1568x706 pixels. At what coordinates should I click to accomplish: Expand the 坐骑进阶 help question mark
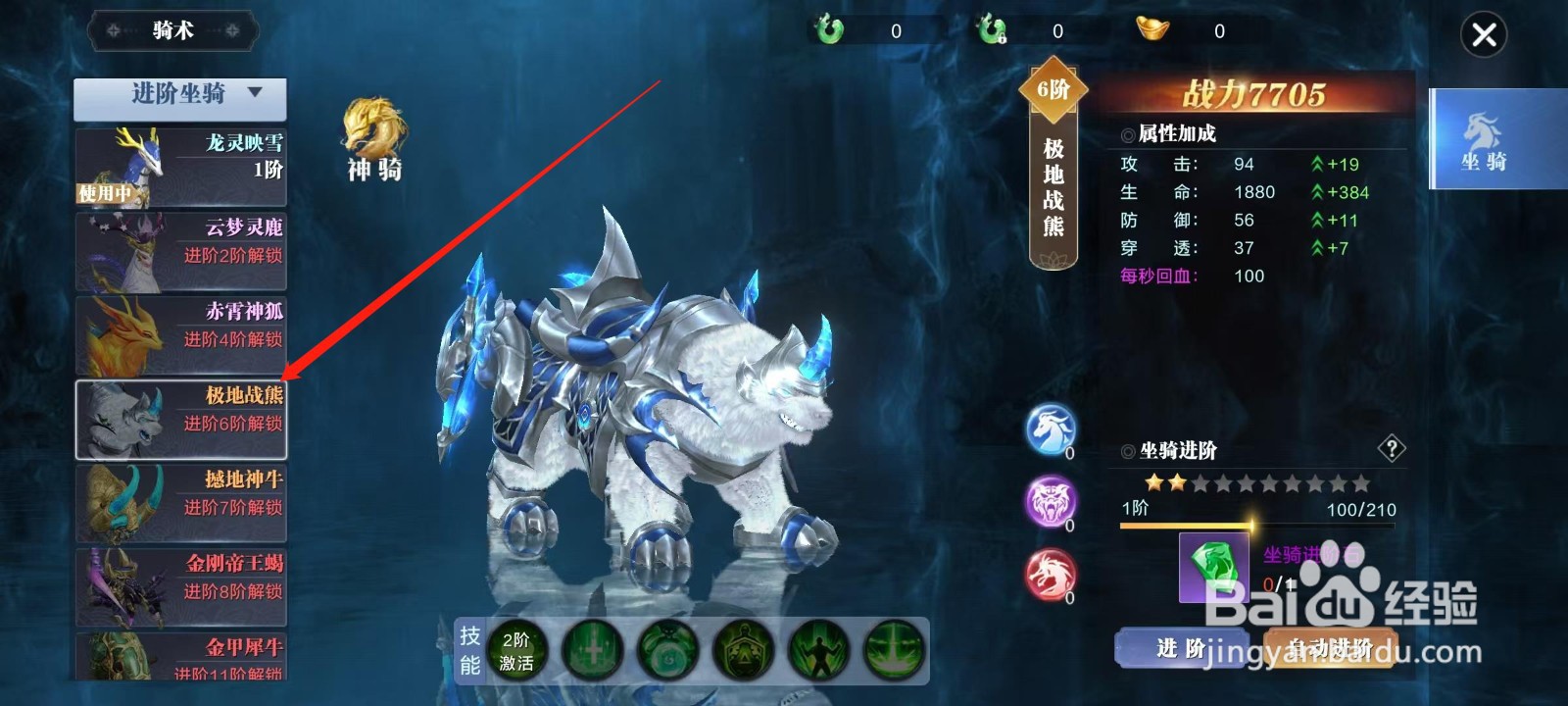1390,450
